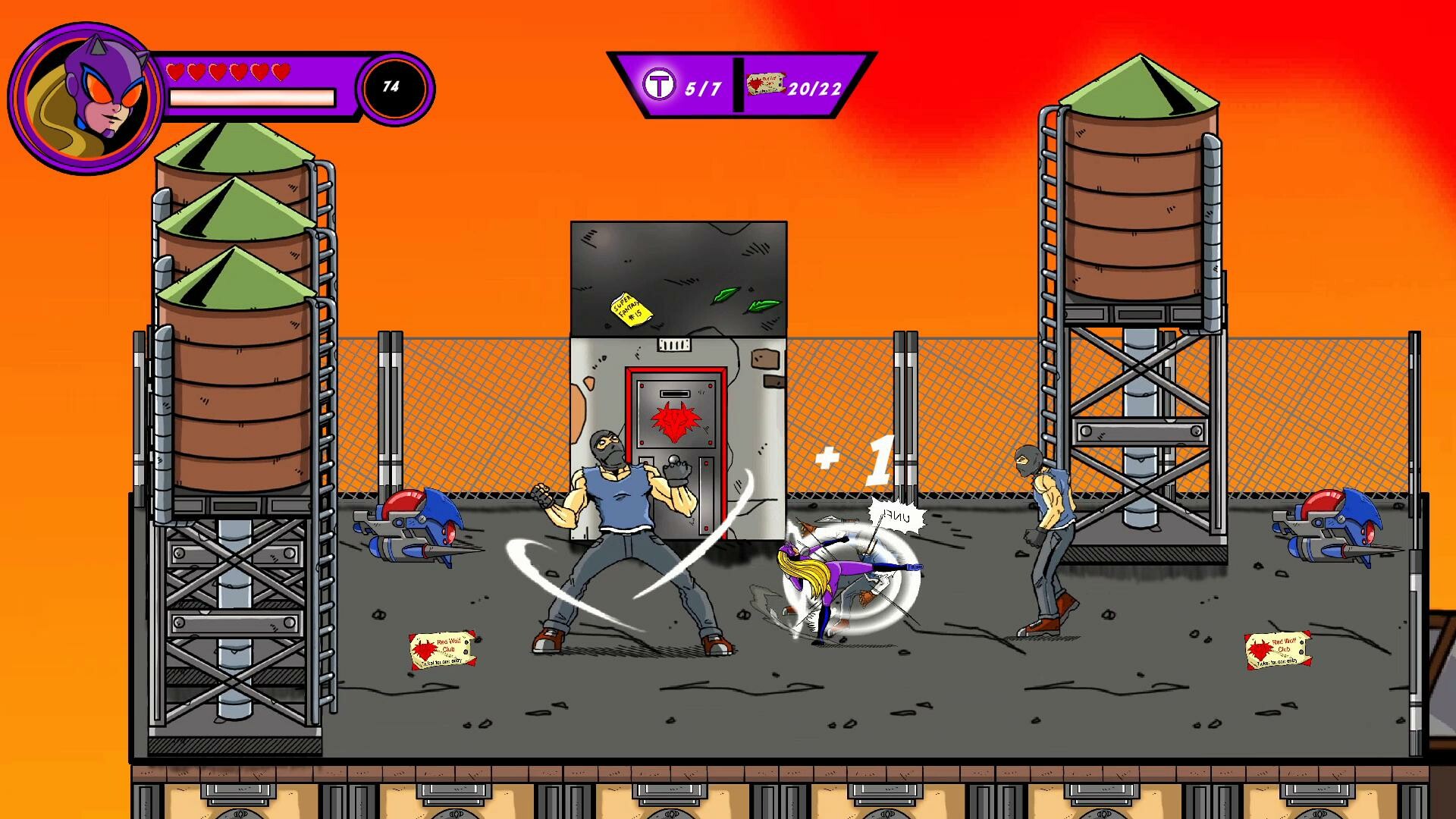
Task: Click the black score circle showing 74
Action: pyautogui.click(x=391, y=89)
